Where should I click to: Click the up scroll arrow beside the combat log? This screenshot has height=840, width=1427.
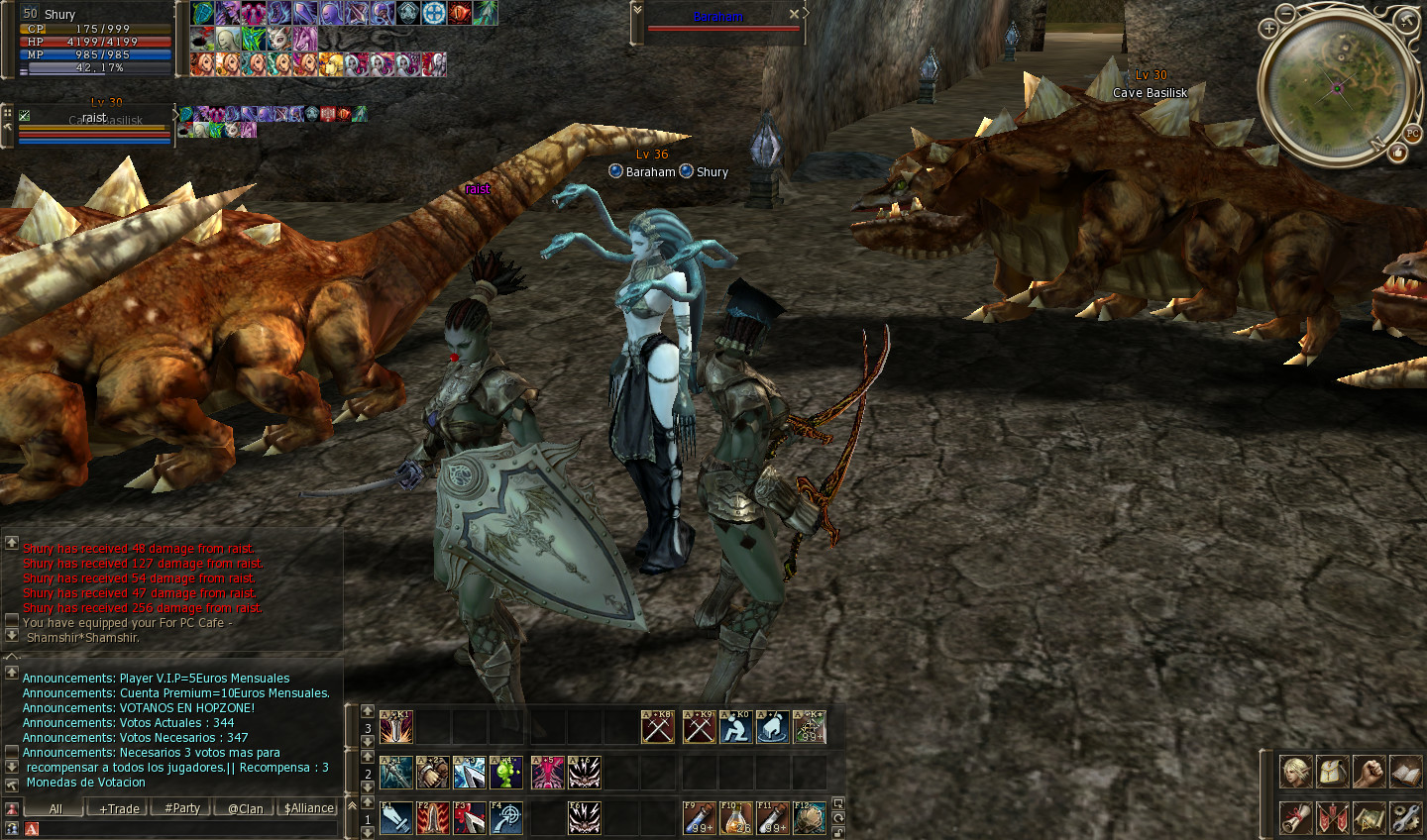[x=11, y=541]
